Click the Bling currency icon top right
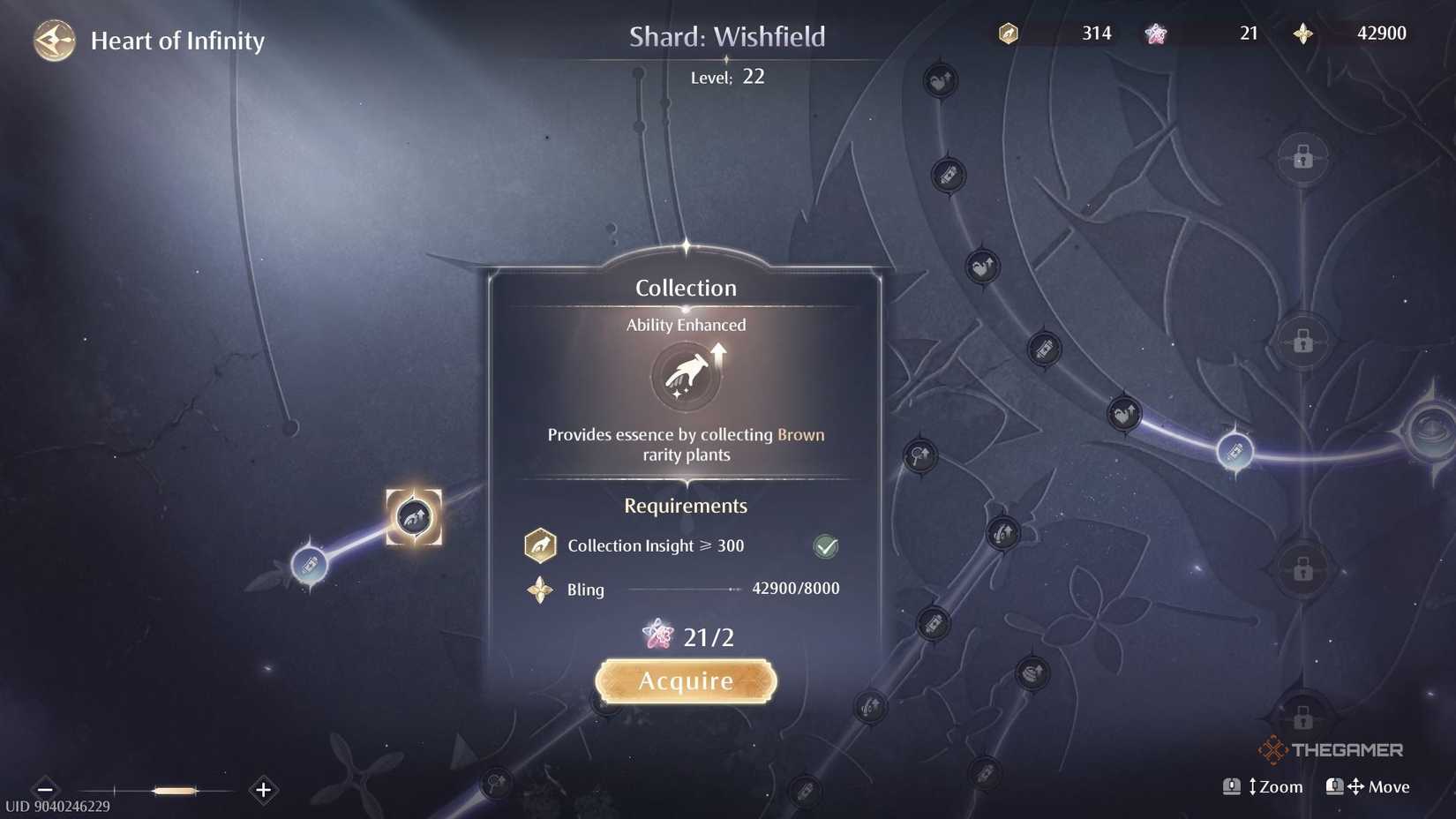This screenshot has height=819, width=1456. (x=1303, y=33)
